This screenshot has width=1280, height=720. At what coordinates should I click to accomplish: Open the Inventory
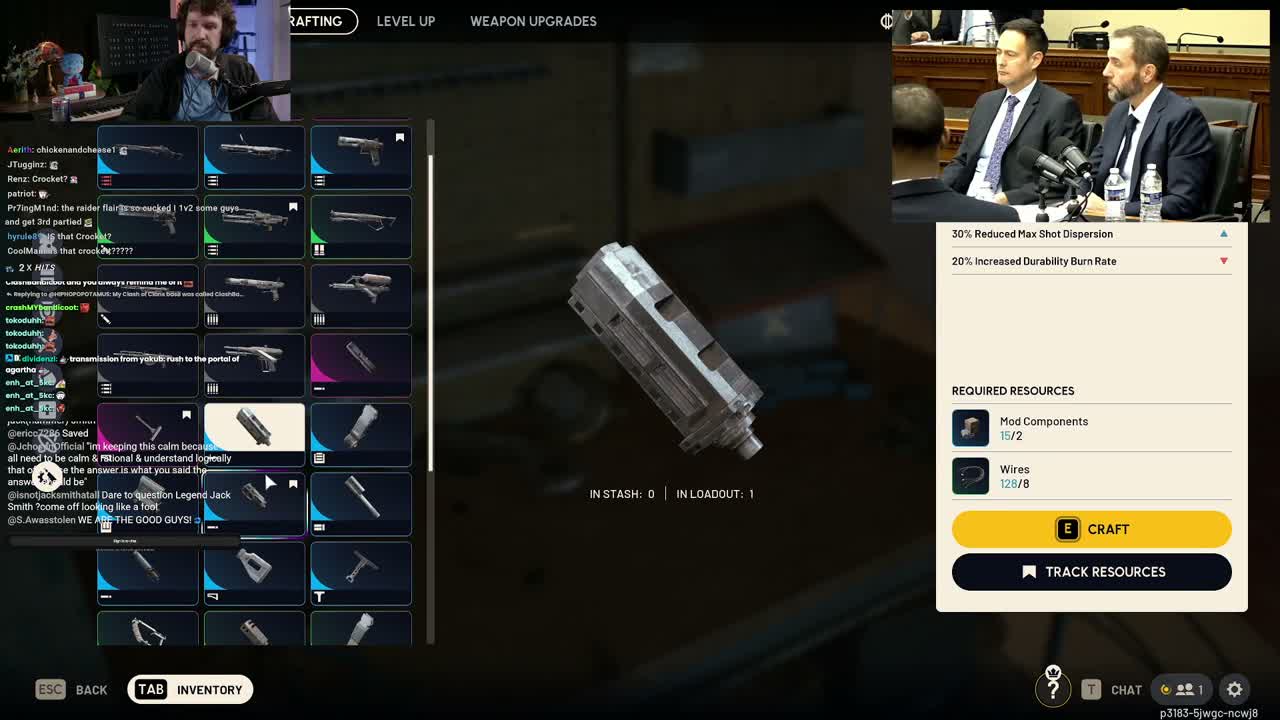coord(190,689)
